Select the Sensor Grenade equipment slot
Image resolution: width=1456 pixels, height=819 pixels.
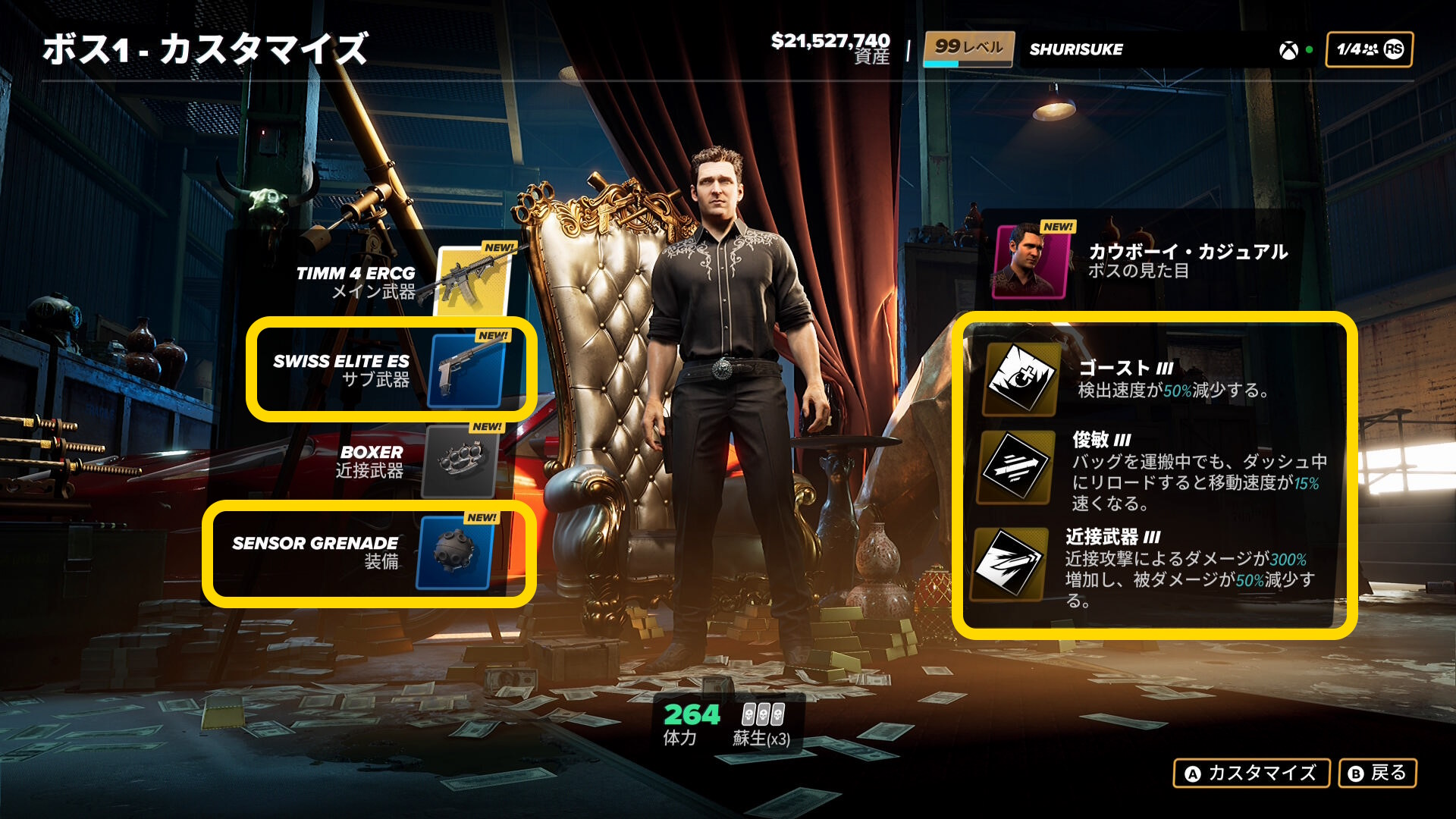[455, 553]
